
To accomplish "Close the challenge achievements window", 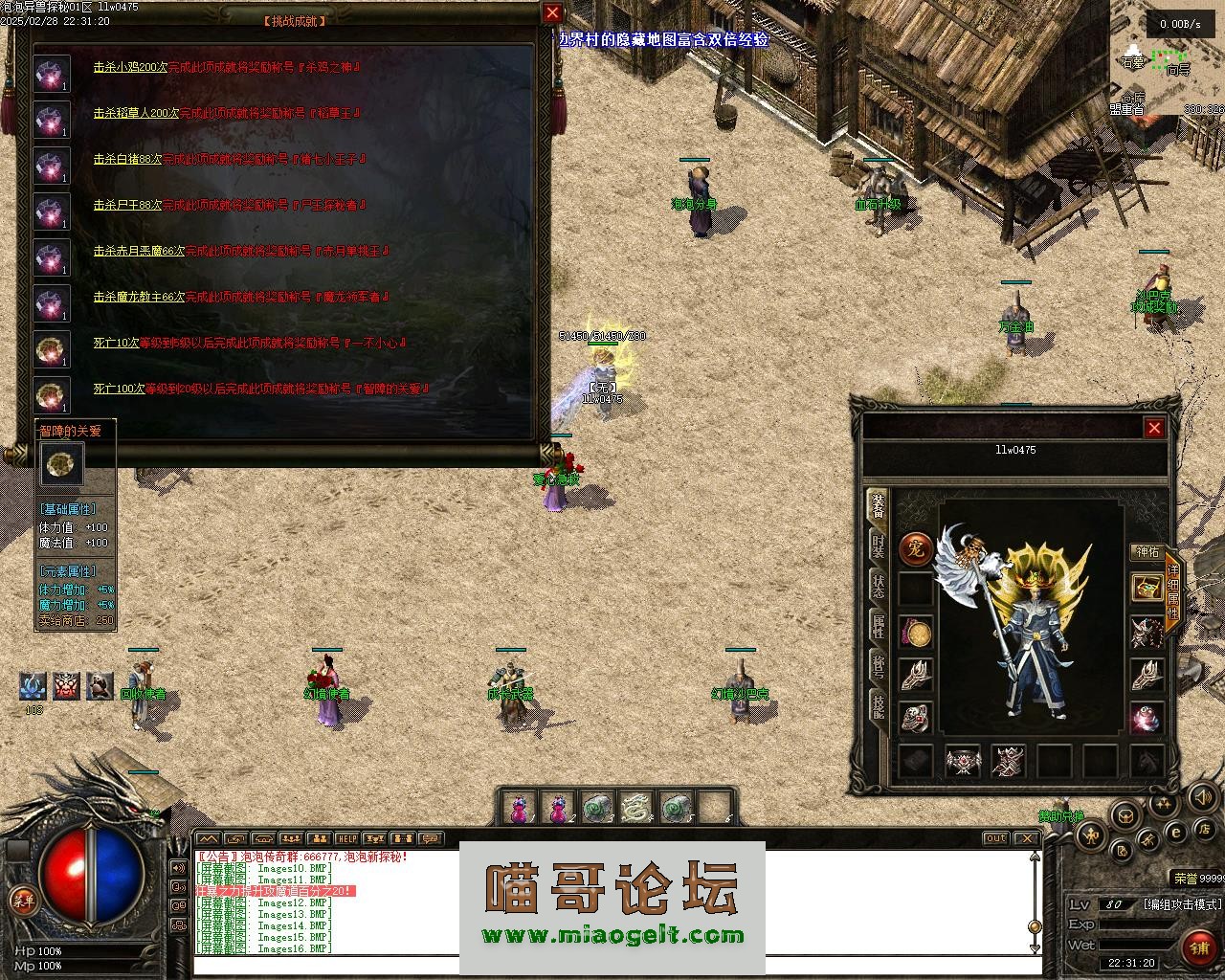I will [x=552, y=13].
